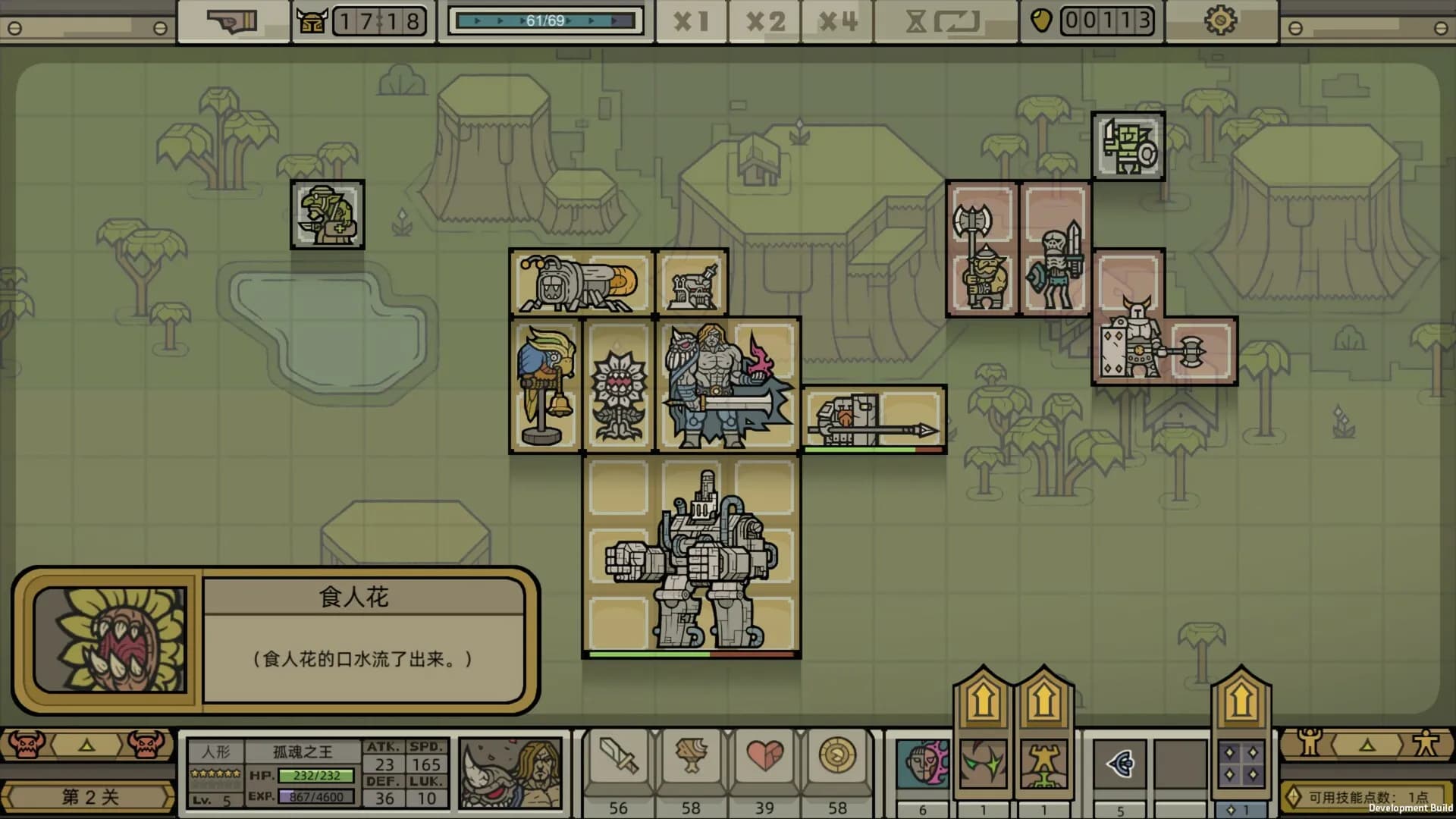Viewport: 1456px width, 819px height.
Task: Upgrade the green thorn skill
Action: click(x=983, y=699)
